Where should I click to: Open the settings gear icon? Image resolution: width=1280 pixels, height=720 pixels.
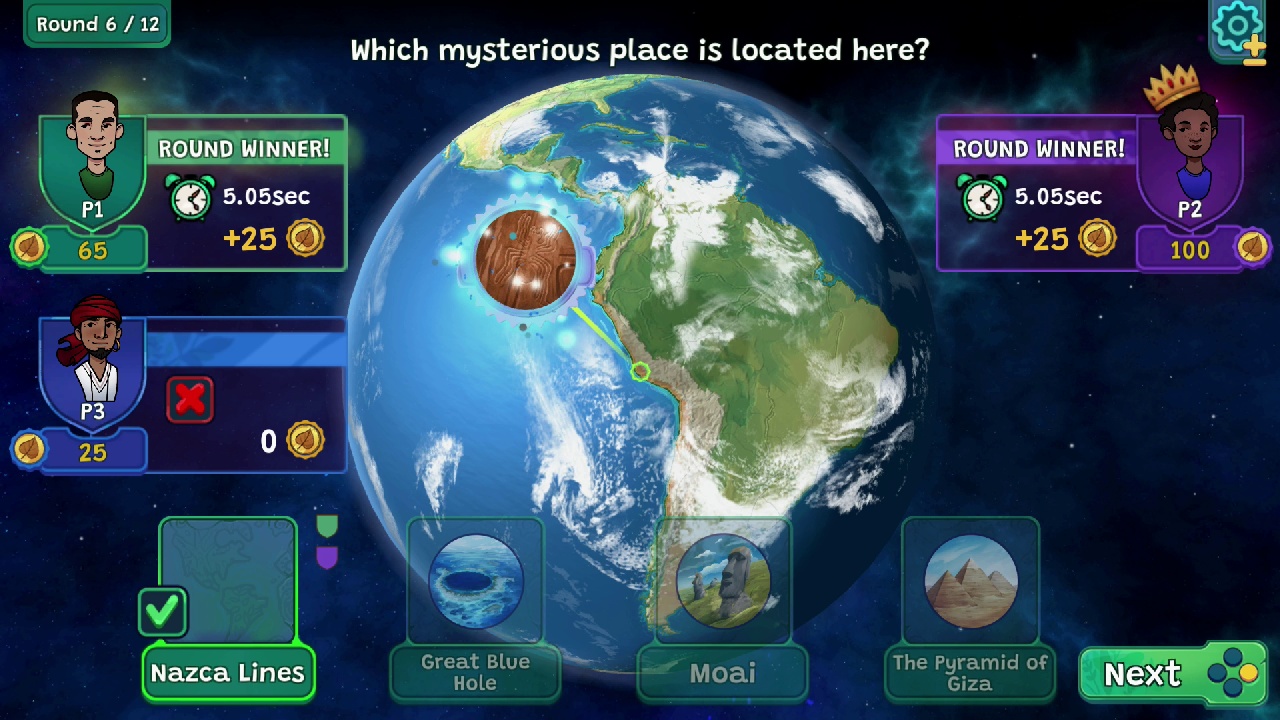[1237, 24]
